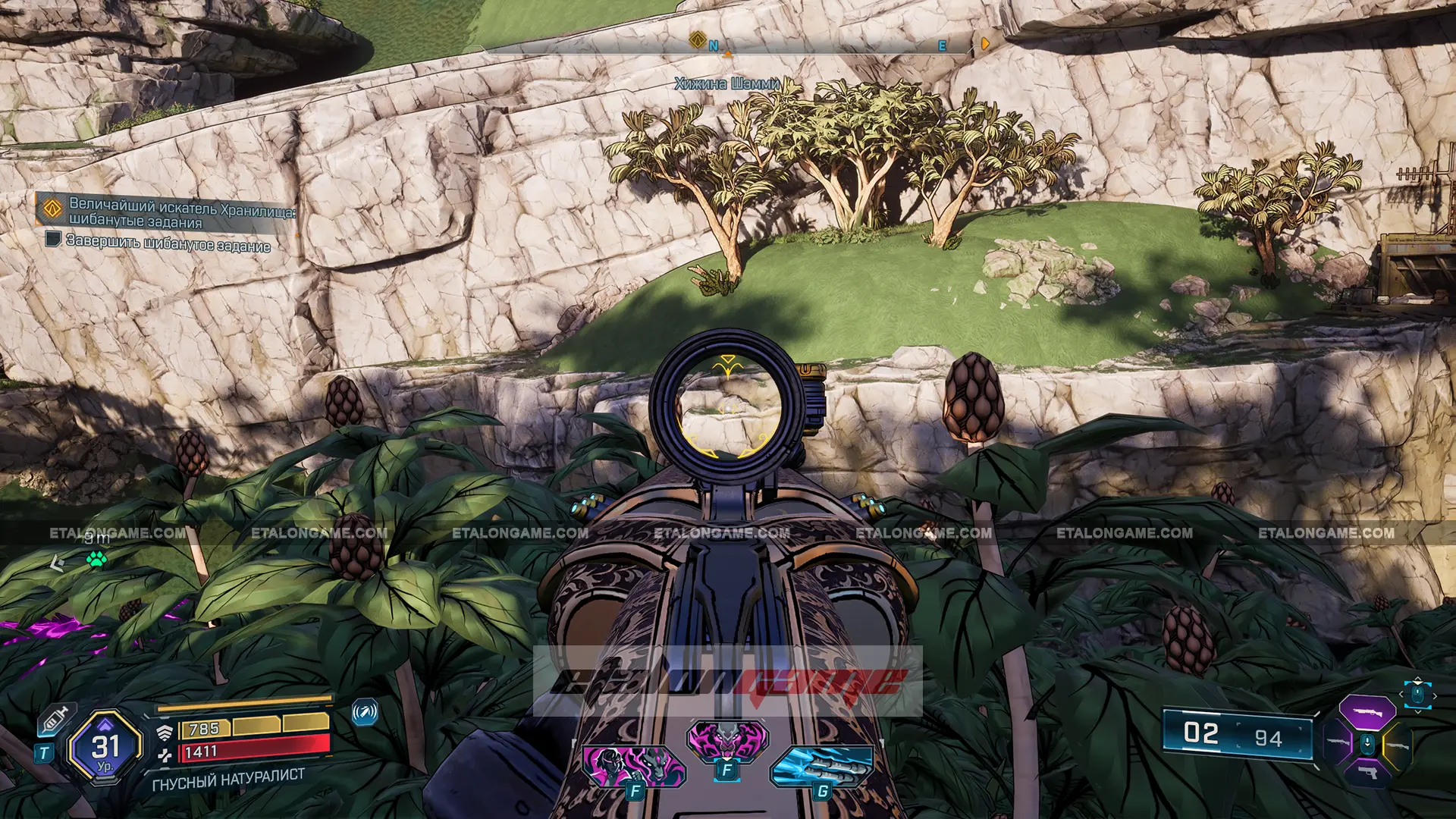The height and width of the screenshot is (819, 1456).
Task: Activate the blue signal scan icon
Action: [365, 712]
